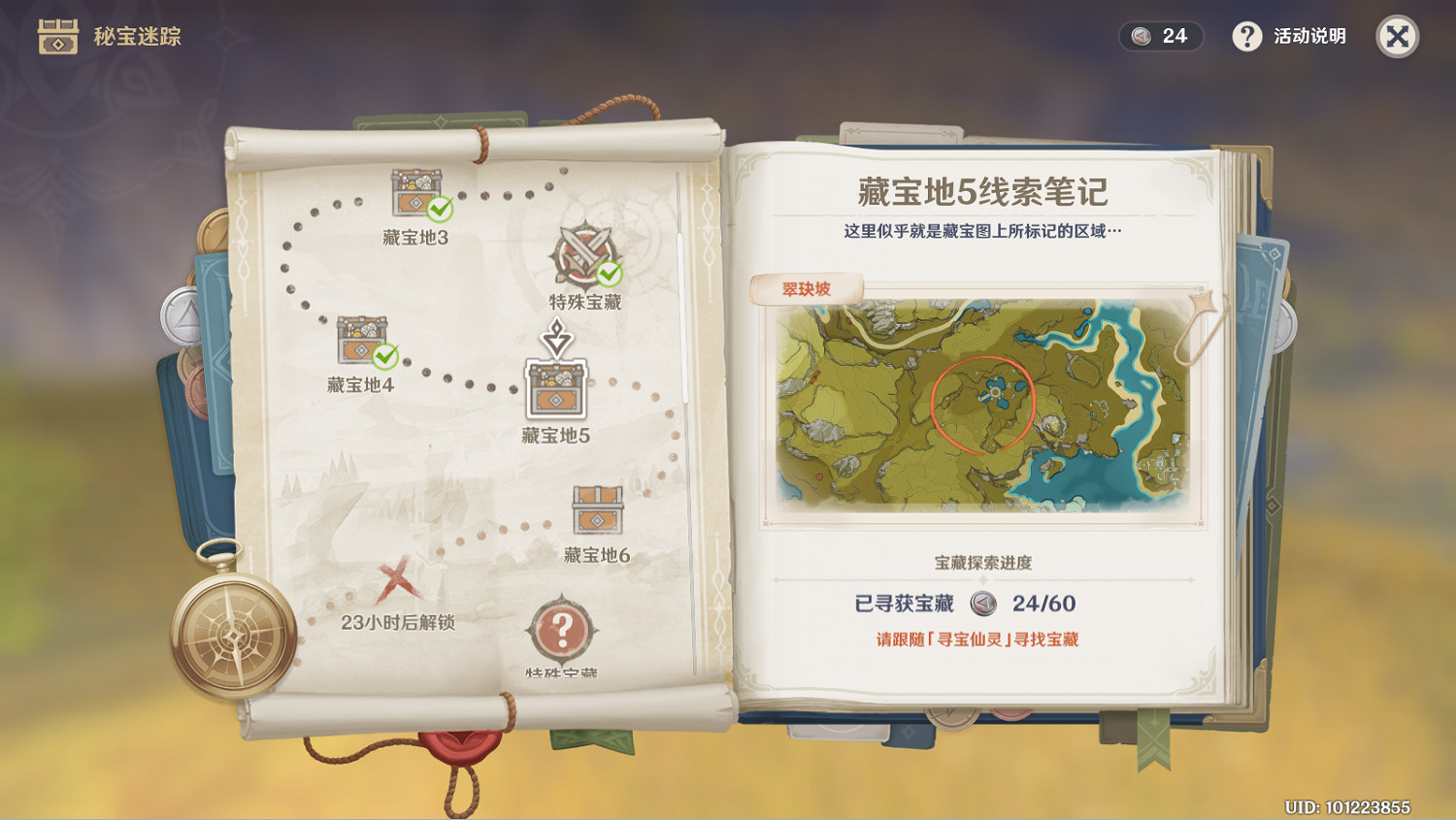Click the green checkmark on 藏宝地3
The width and height of the screenshot is (1456, 820).
[439, 210]
